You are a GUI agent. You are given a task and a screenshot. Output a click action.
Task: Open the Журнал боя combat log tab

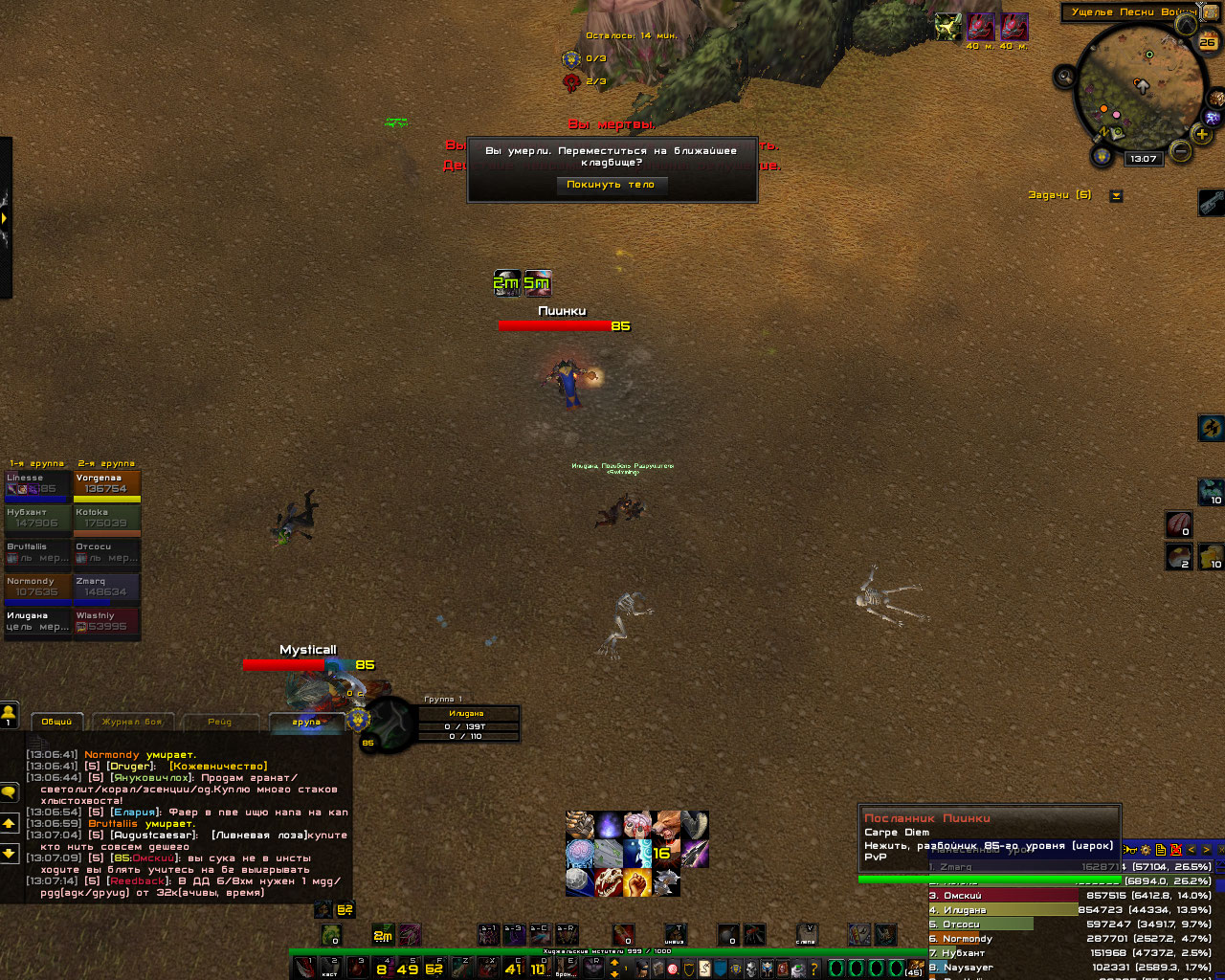132,722
